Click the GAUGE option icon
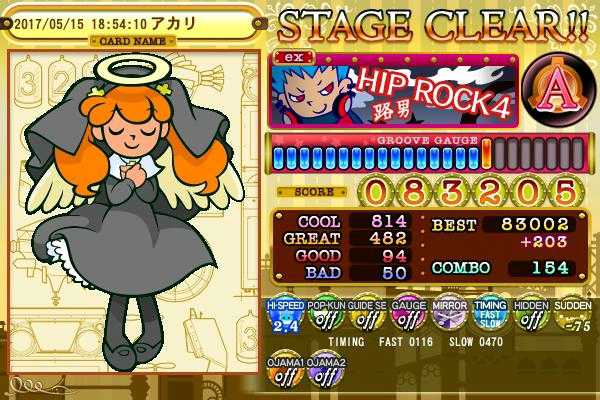 405,319
